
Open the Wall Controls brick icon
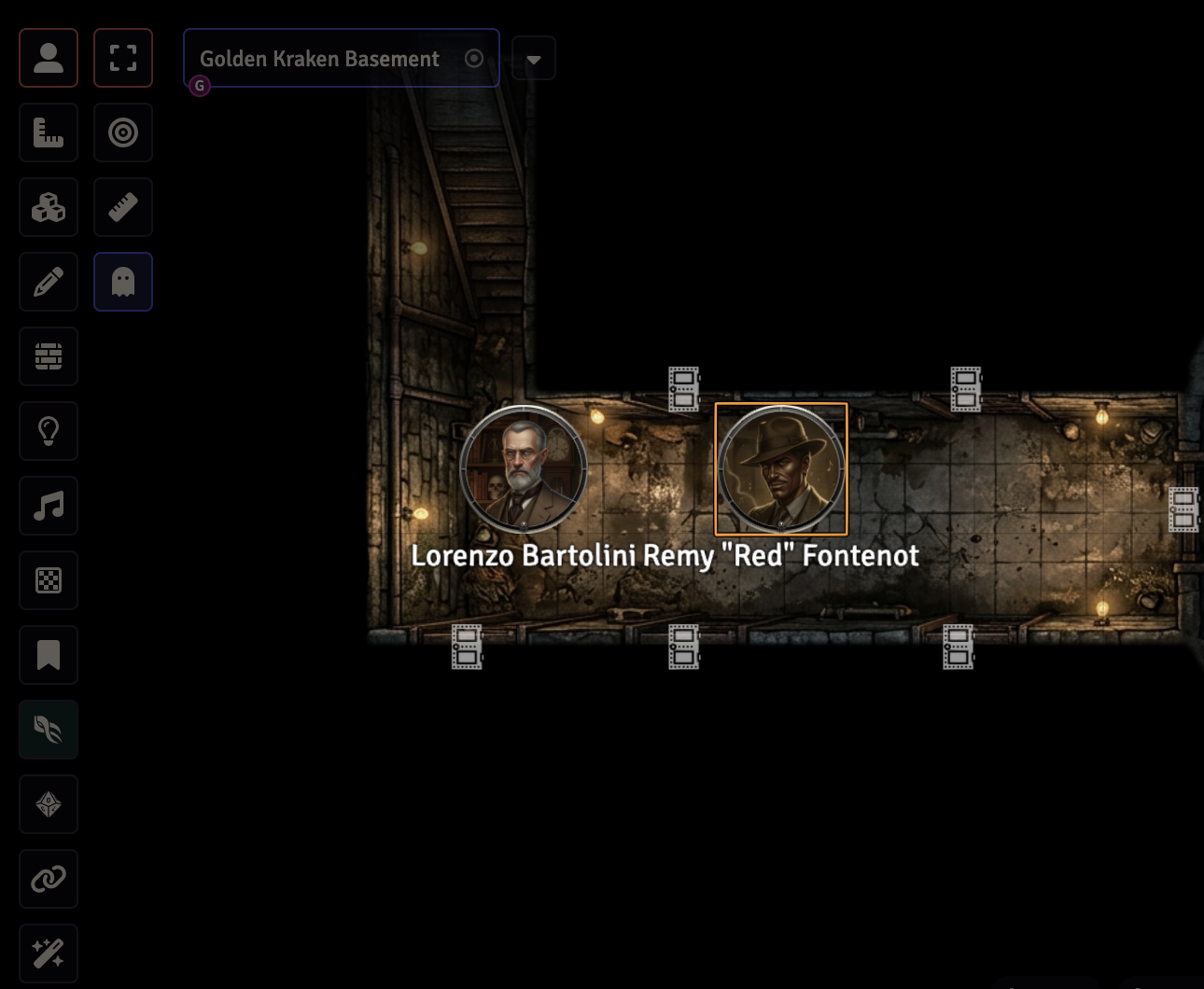(49, 356)
